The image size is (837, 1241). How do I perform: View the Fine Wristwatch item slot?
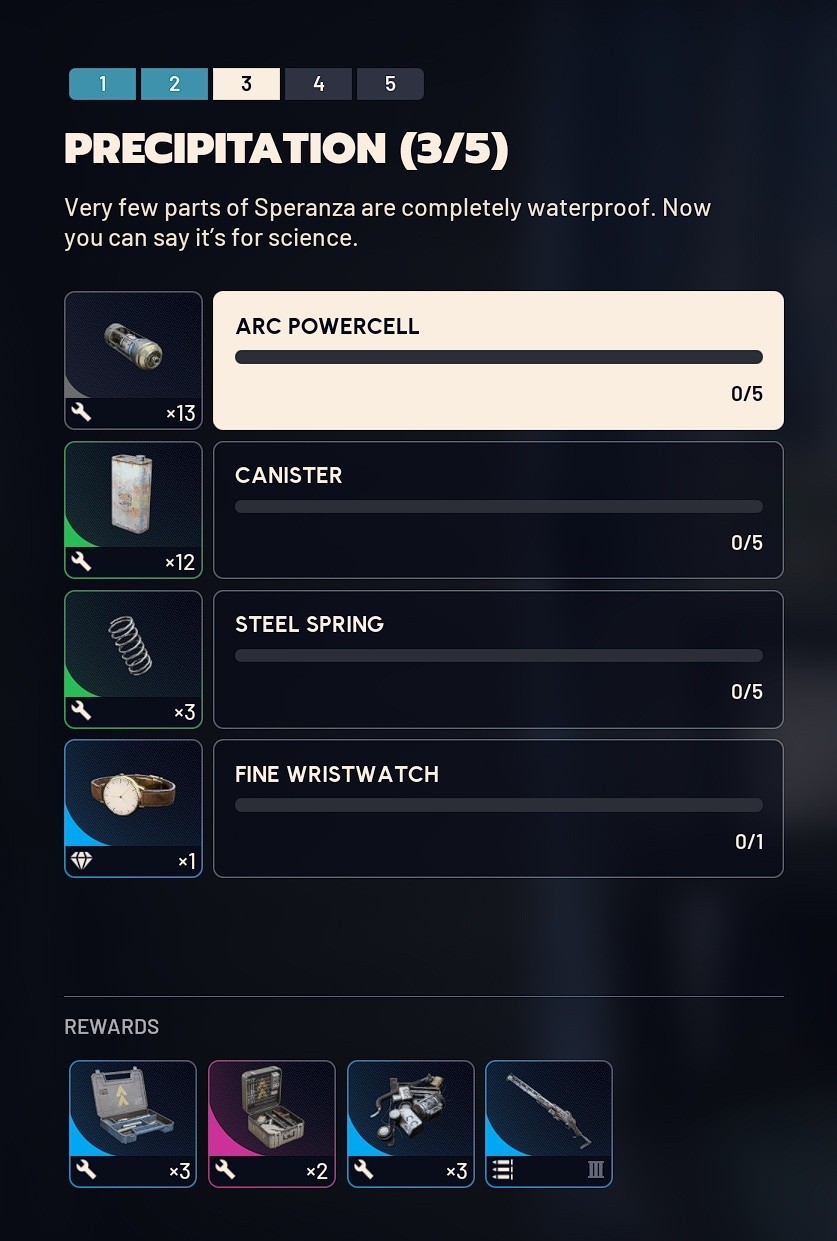pos(133,808)
